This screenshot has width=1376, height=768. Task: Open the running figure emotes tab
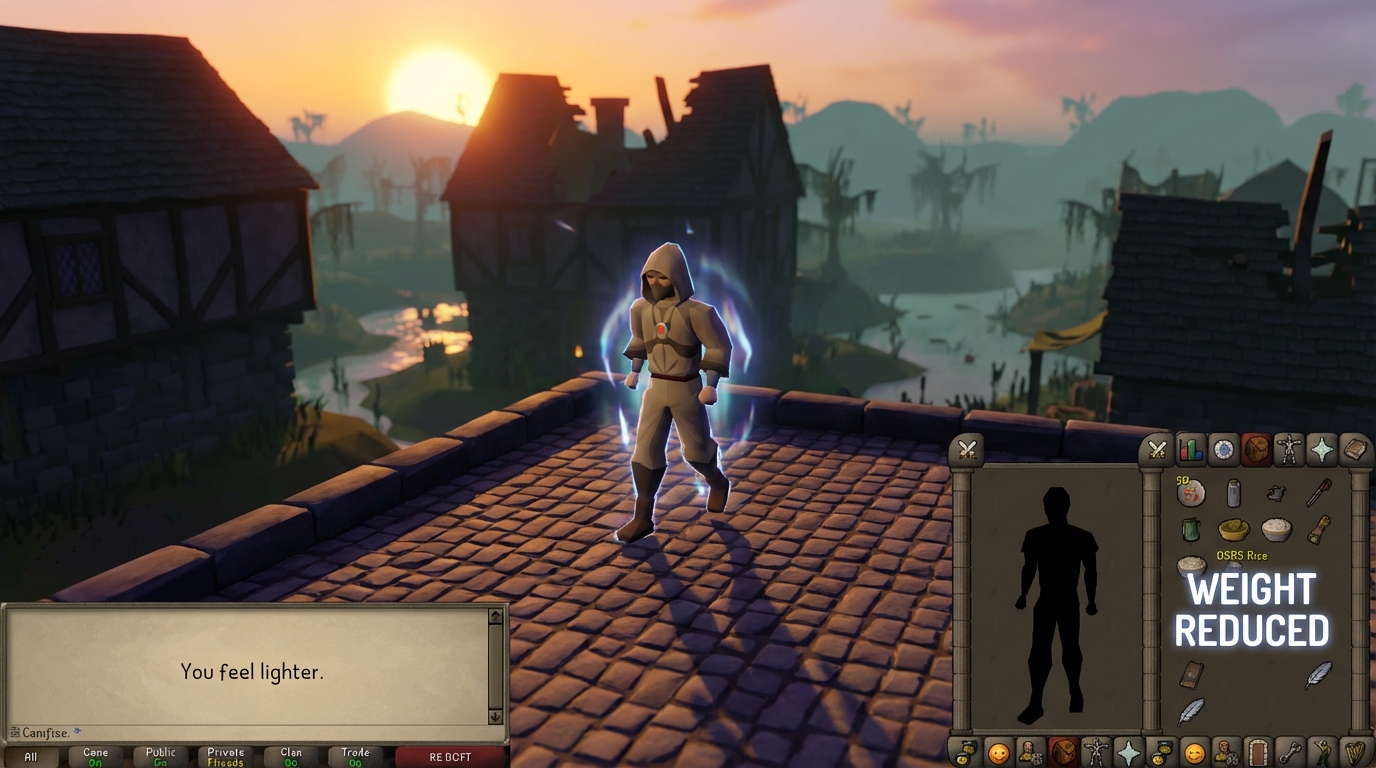[x=1323, y=751]
